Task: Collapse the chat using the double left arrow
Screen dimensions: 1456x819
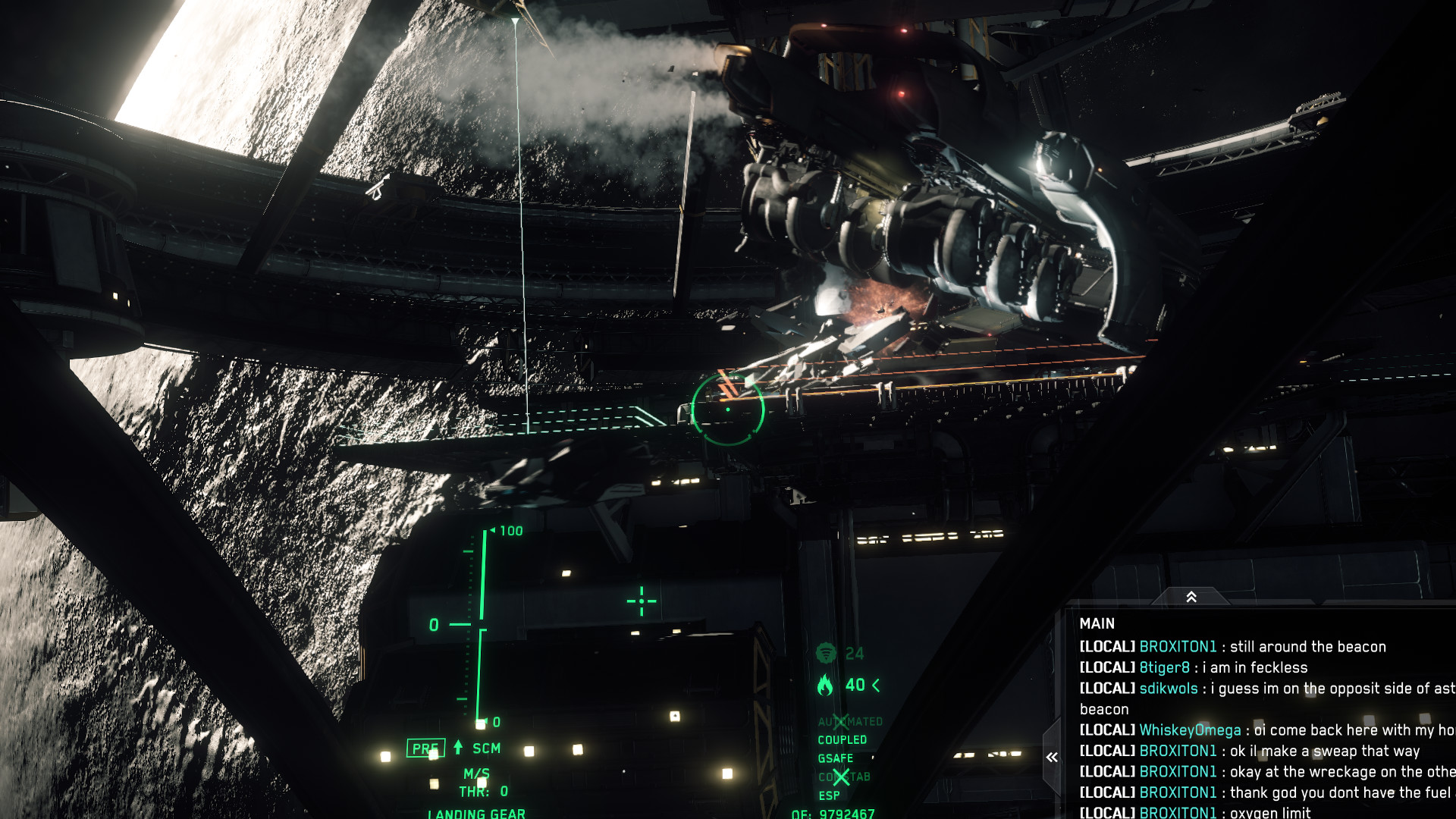Action: point(1052,757)
